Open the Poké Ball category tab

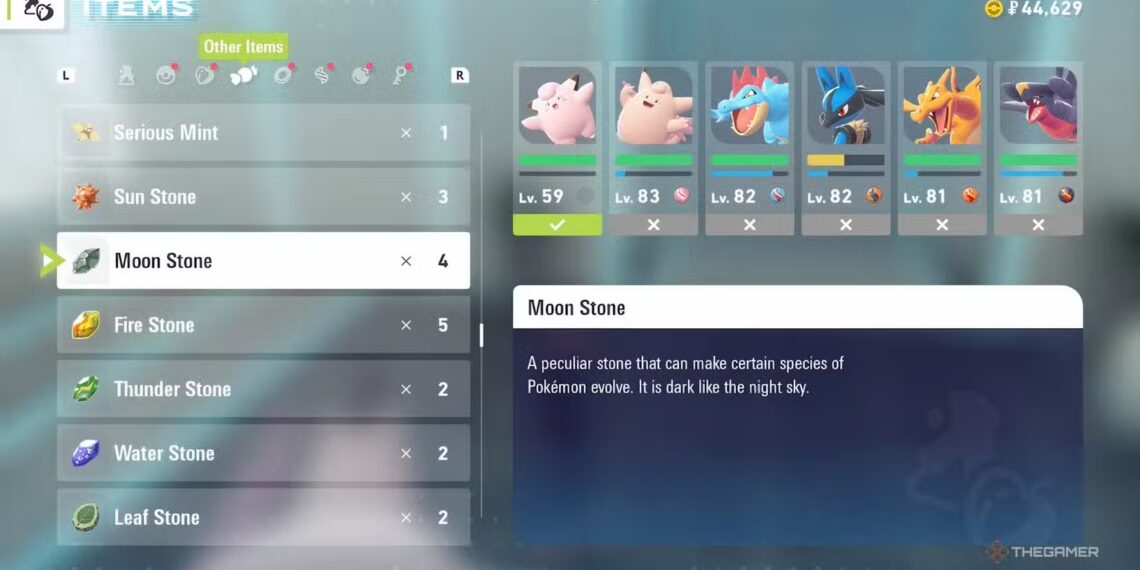[166, 75]
